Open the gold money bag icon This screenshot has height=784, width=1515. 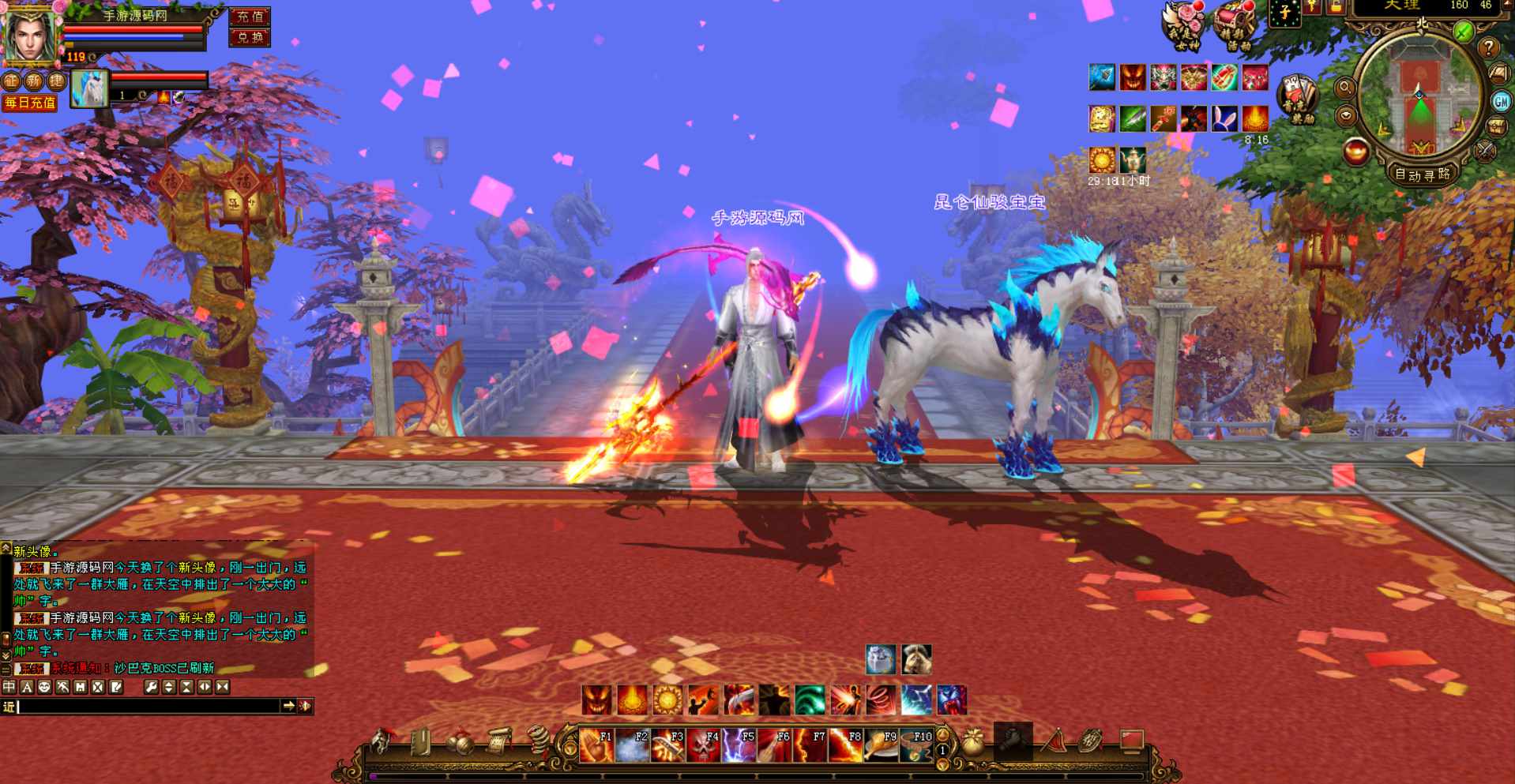click(x=973, y=742)
